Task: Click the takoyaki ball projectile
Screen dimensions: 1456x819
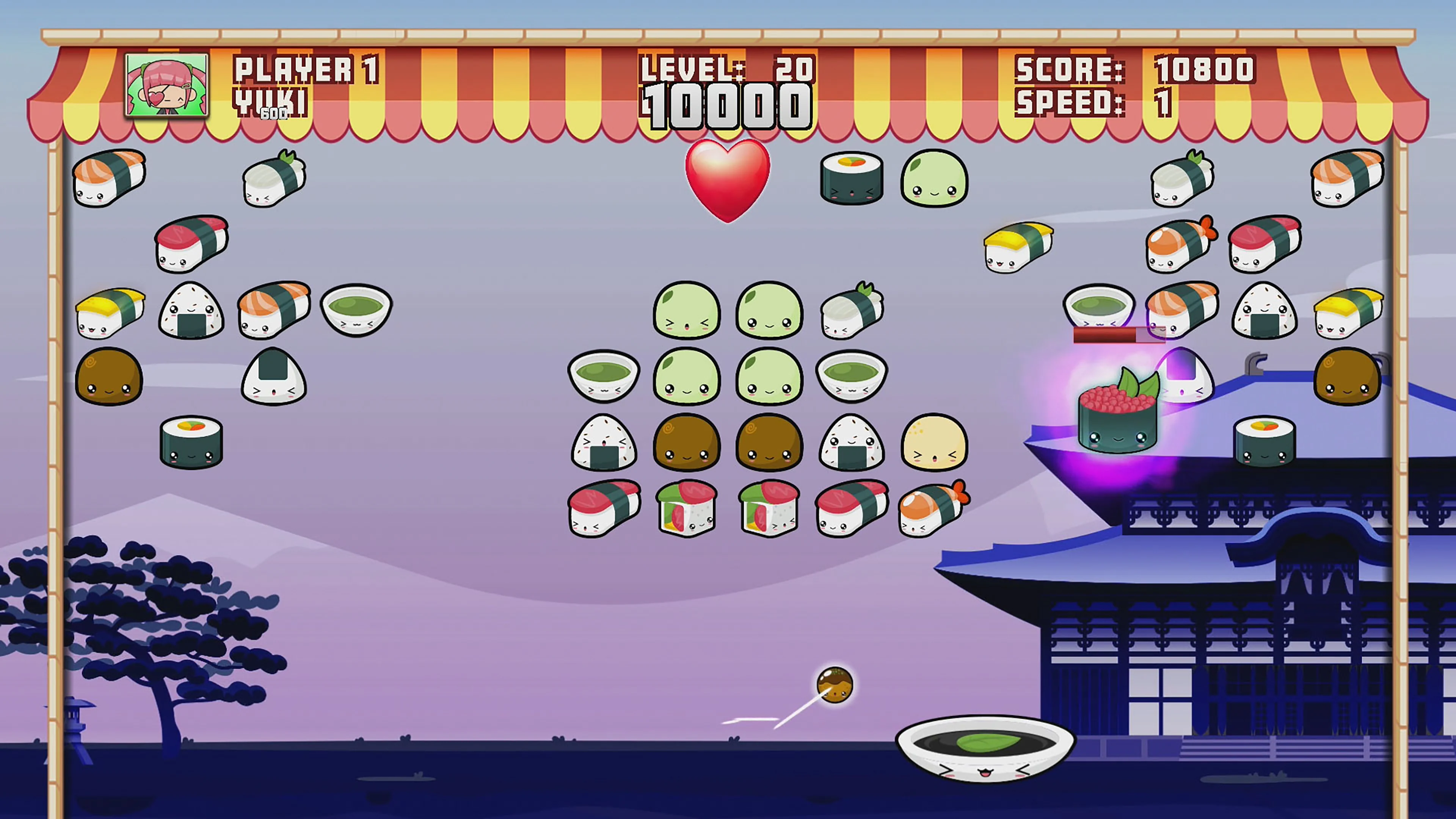Action: click(836, 684)
